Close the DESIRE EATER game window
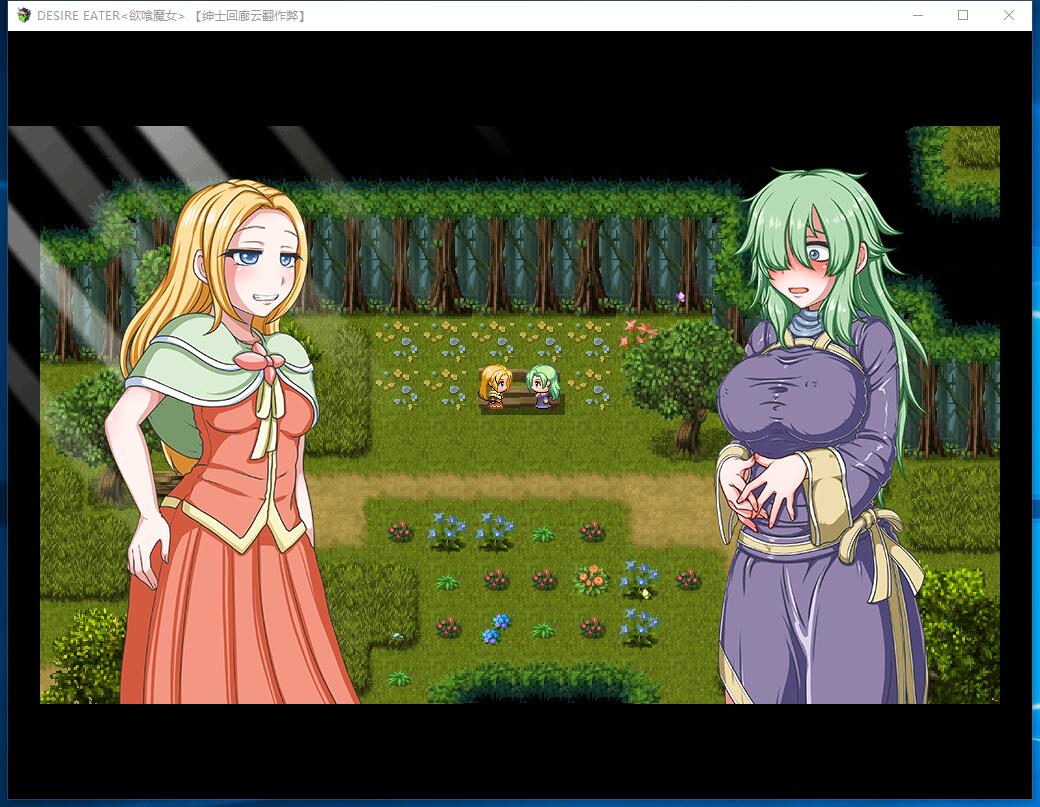This screenshot has height=807, width=1040. pos(1008,15)
